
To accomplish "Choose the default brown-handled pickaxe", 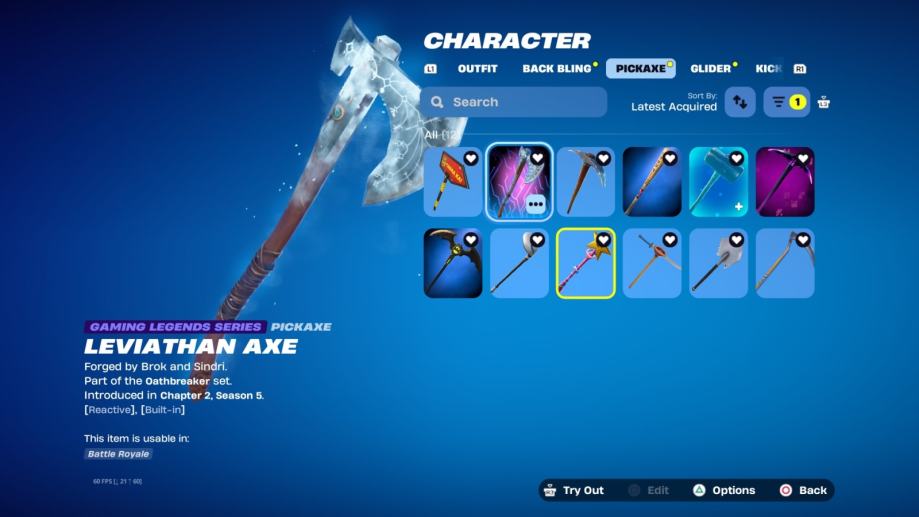I will (x=585, y=182).
